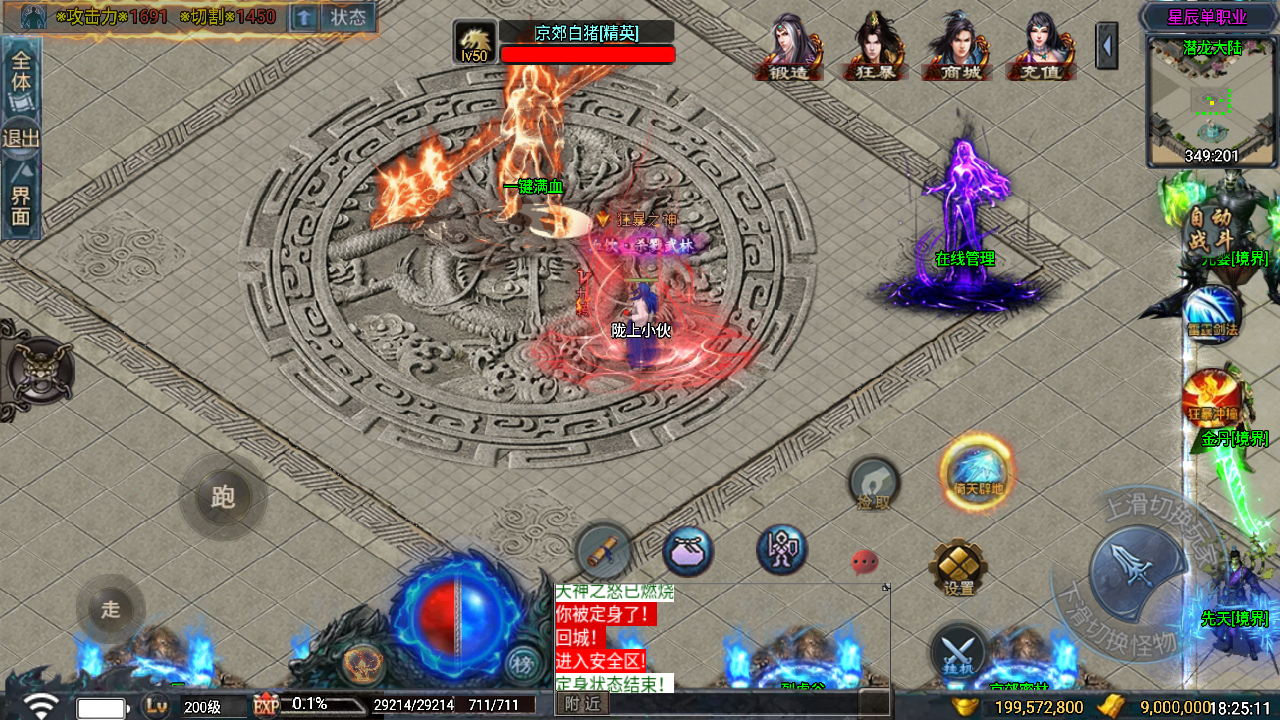
Task: Activate the 雷霆剑法 skill
Action: [x=1212, y=313]
